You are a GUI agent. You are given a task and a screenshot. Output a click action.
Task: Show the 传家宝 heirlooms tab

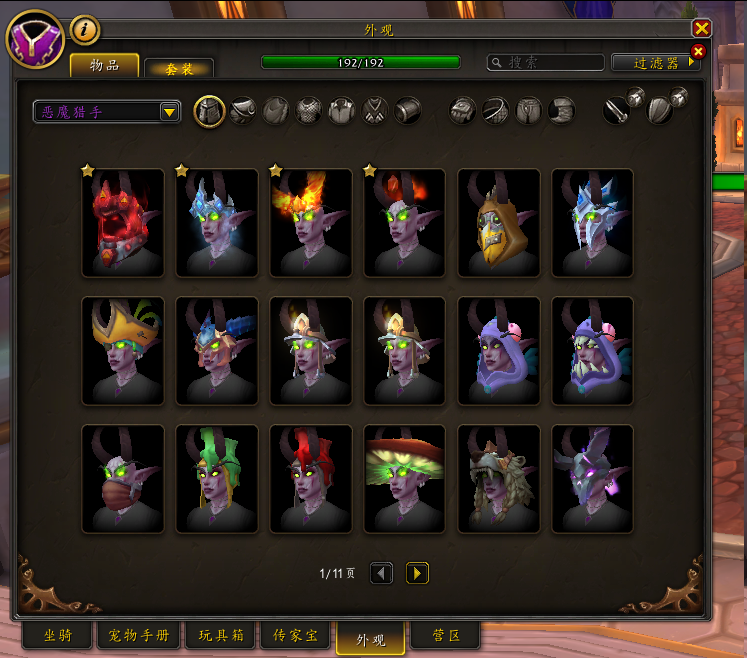pos(296,636)
